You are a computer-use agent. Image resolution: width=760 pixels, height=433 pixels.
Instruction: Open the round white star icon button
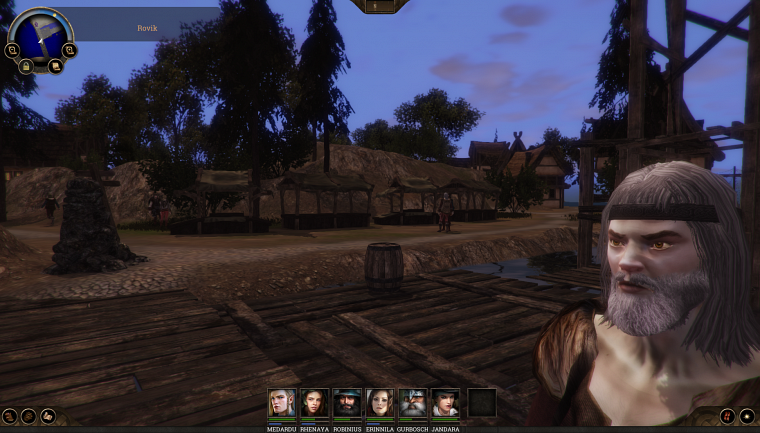(x=747, y=416)
